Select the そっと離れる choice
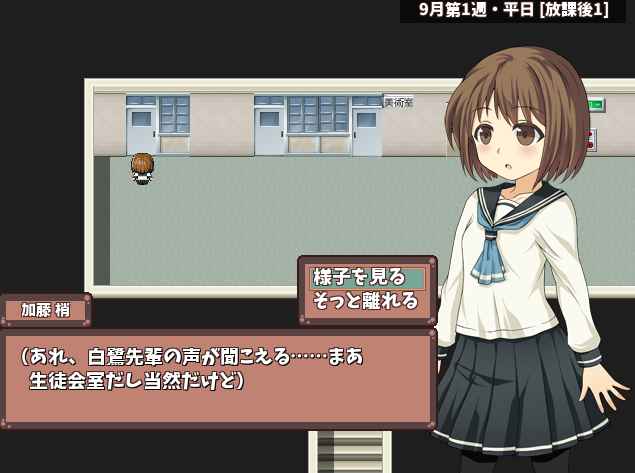The width and height of the screenshot is (635, 473). coord(366,301)
